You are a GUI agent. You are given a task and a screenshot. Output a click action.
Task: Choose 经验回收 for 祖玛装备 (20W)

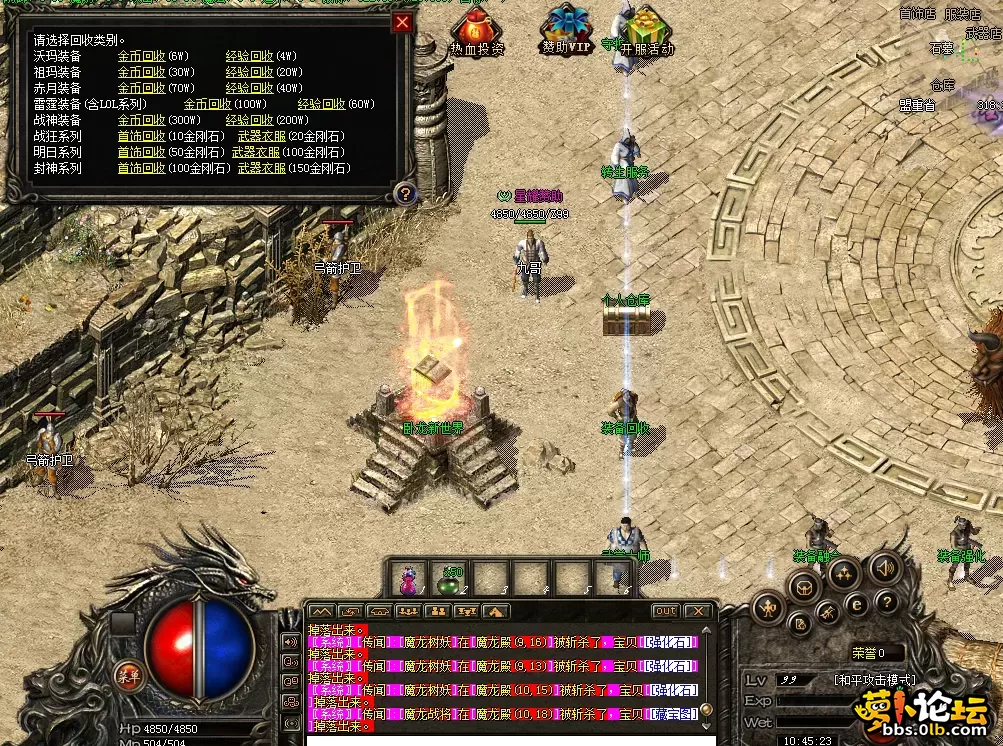coord(249,72)
